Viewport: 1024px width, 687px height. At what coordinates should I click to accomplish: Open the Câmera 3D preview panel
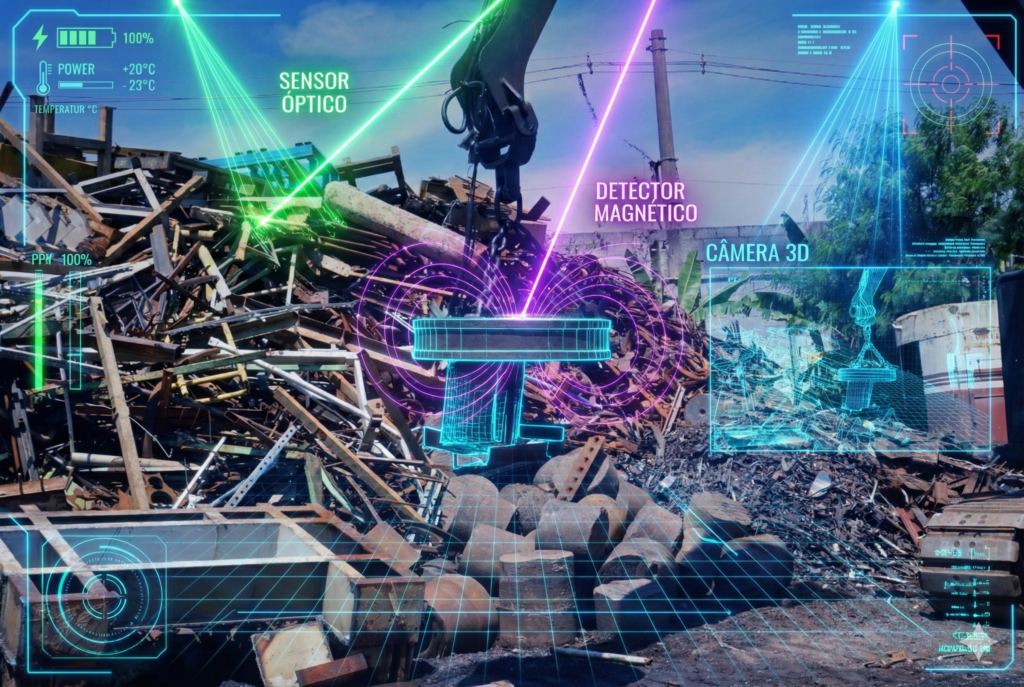point(849,359)
